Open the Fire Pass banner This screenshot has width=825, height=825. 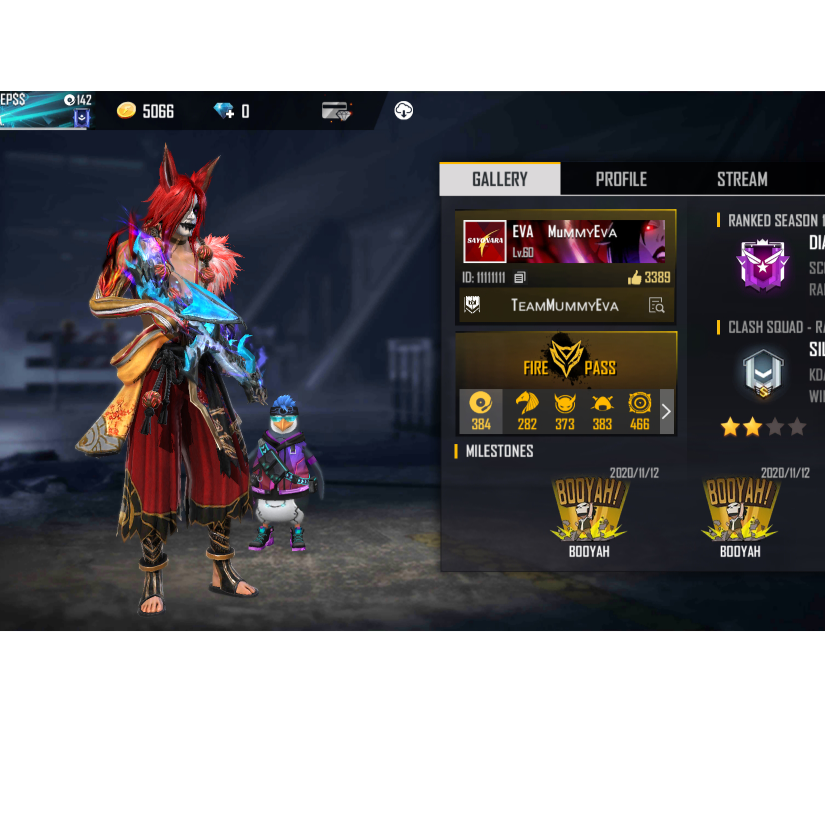[x=566, y=360]
